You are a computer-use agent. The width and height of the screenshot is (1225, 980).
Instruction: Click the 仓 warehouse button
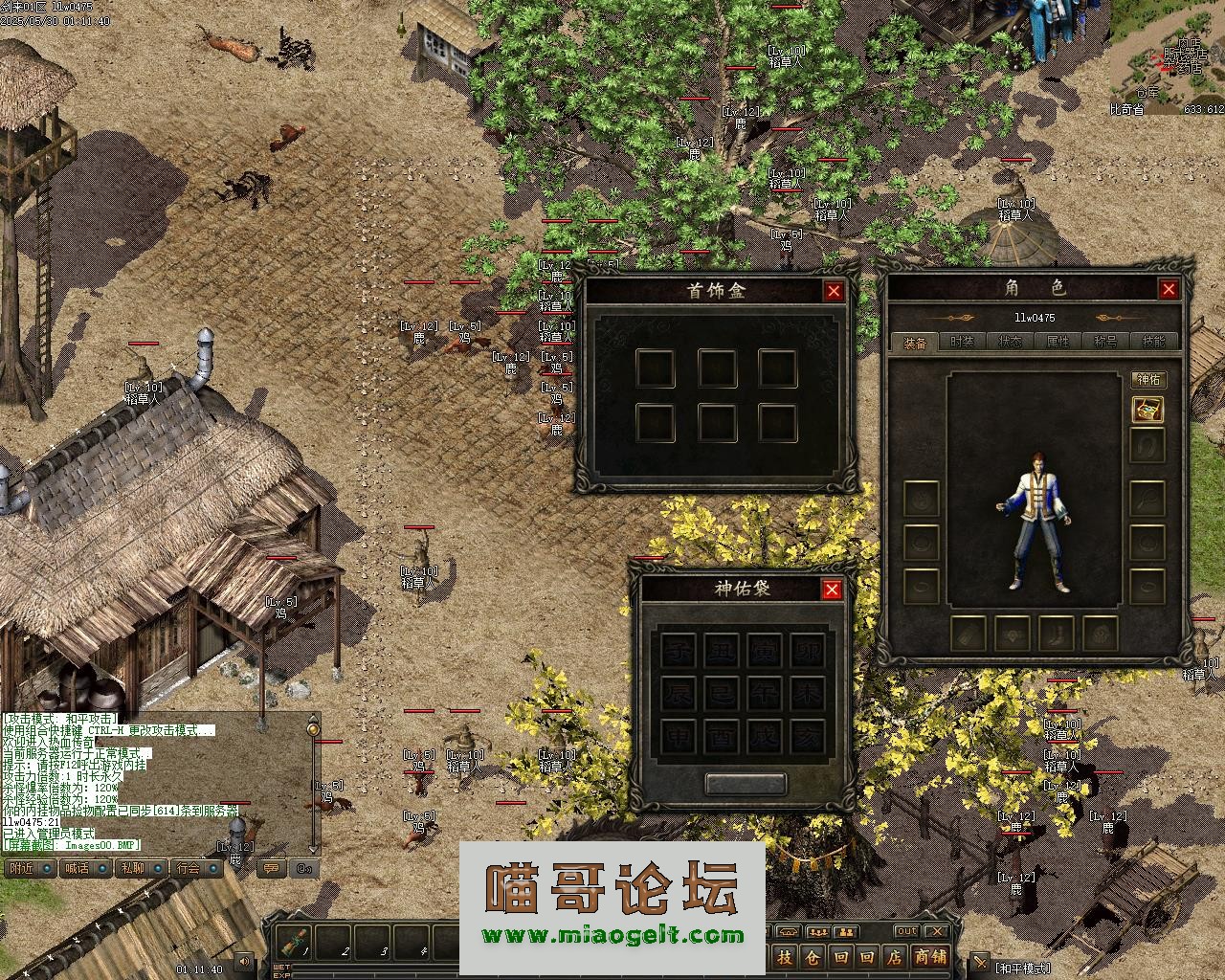pyautogui.click(x=812, y=956)
